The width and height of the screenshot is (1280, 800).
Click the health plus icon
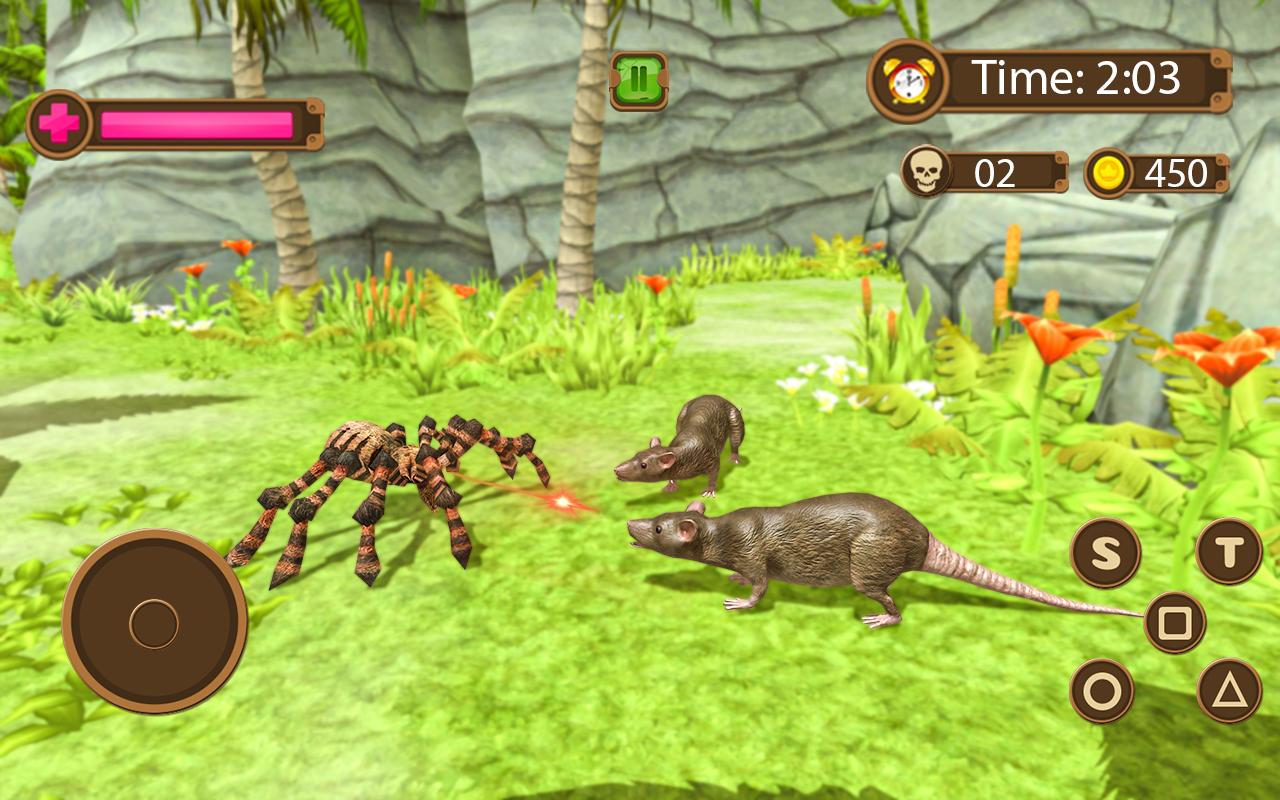point(60,120)
